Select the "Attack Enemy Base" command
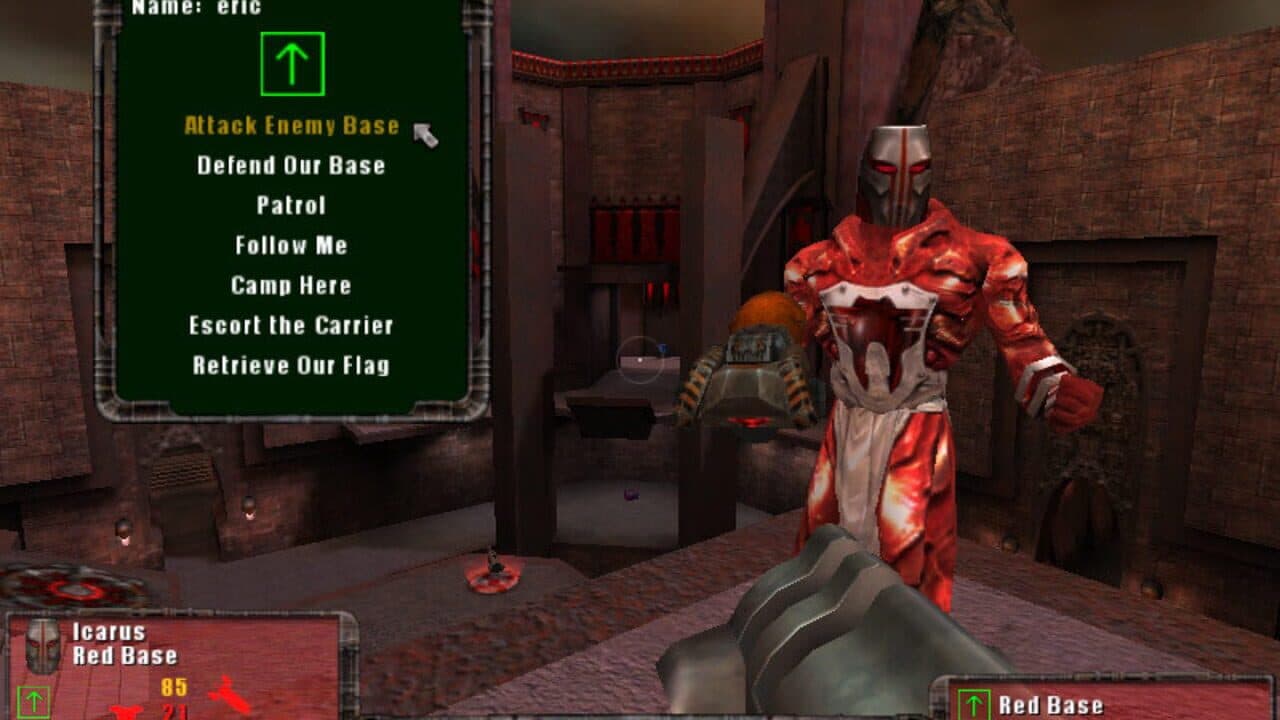 point(291,127)
